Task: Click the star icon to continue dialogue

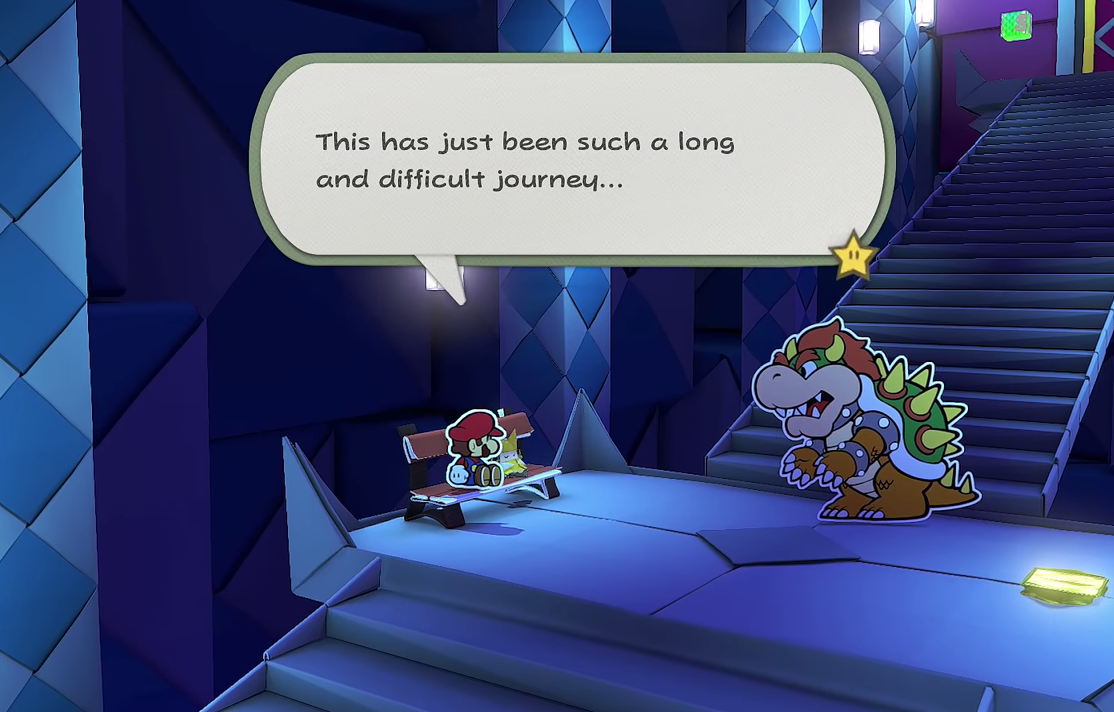Action: pos(853,257)
